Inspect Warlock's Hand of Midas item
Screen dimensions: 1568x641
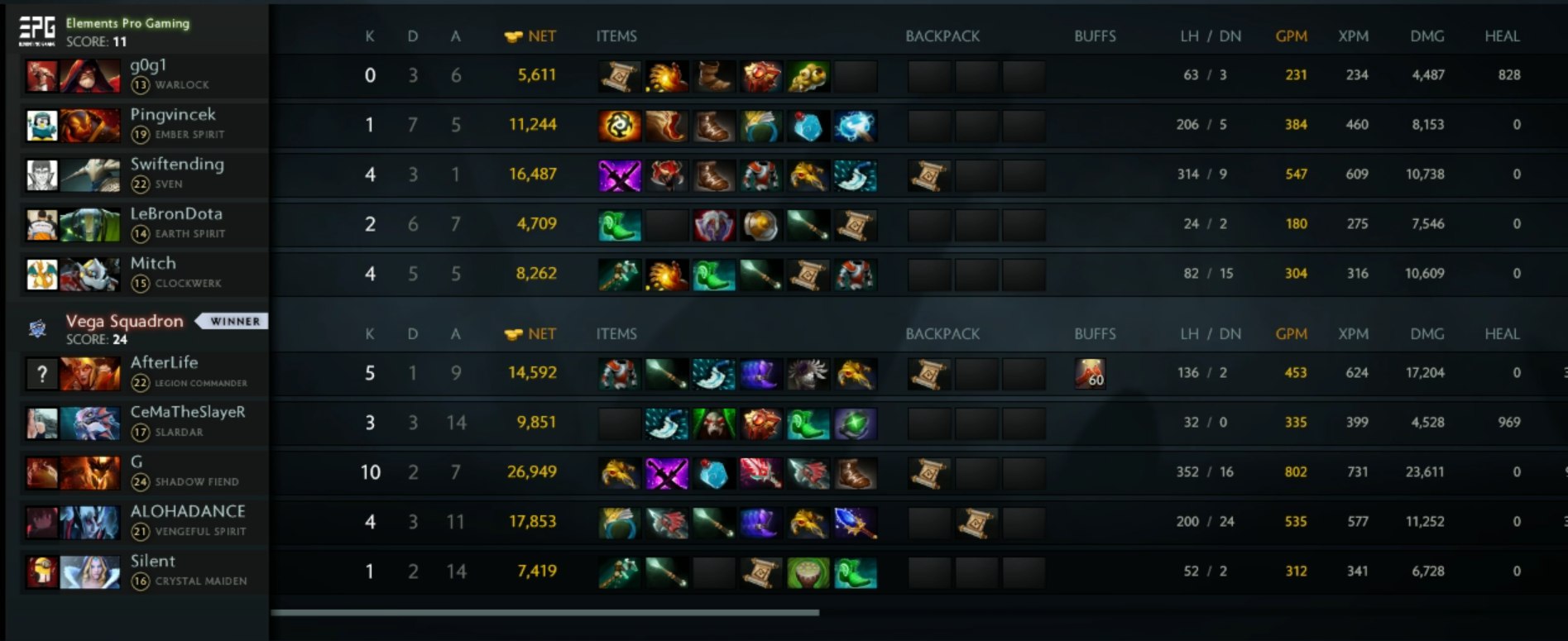click(666, 76)
